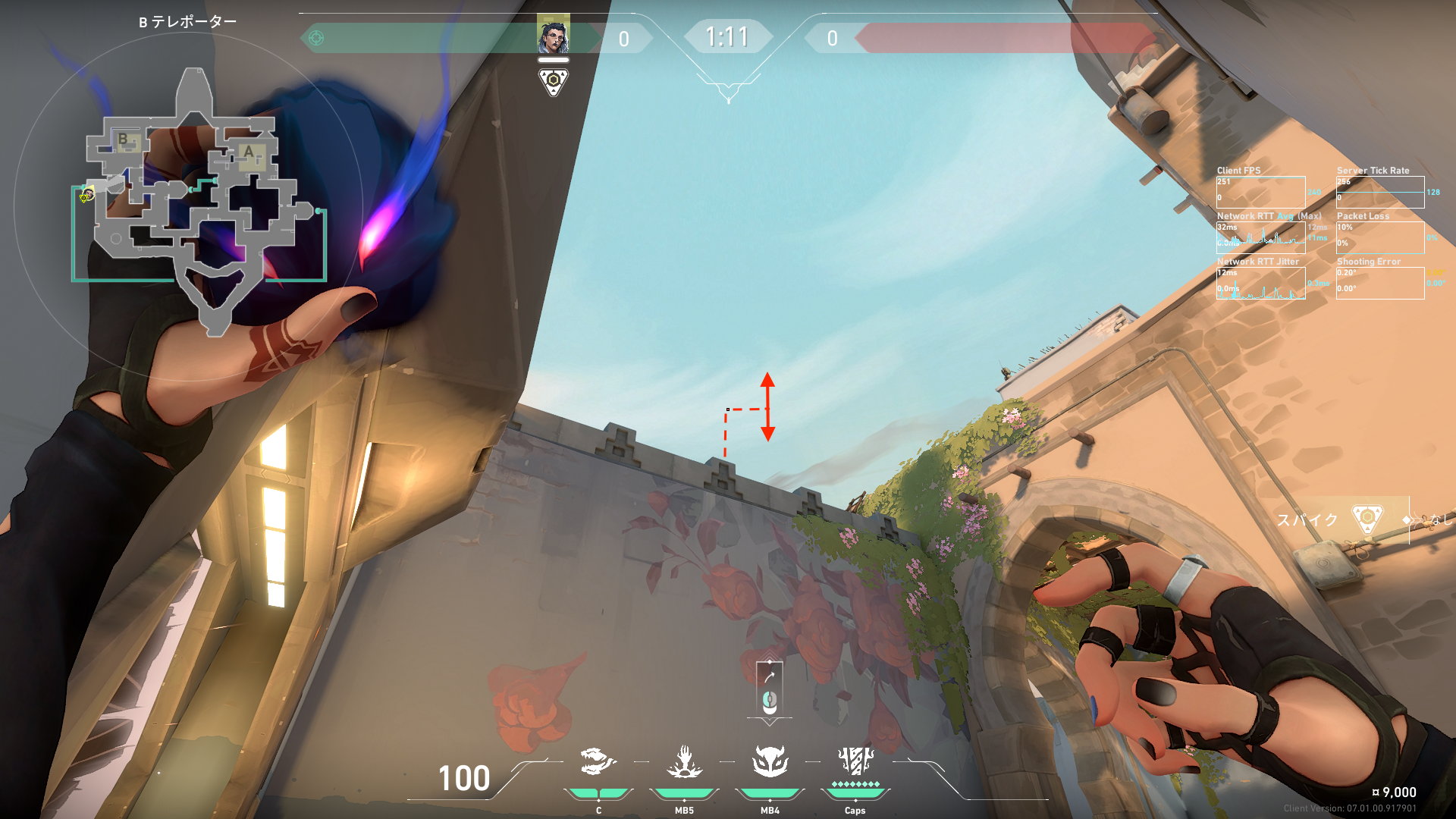Viewport: 1456px width, 819px height.
Task: Use the Haunt ability icon
Action: coord(770,761)
